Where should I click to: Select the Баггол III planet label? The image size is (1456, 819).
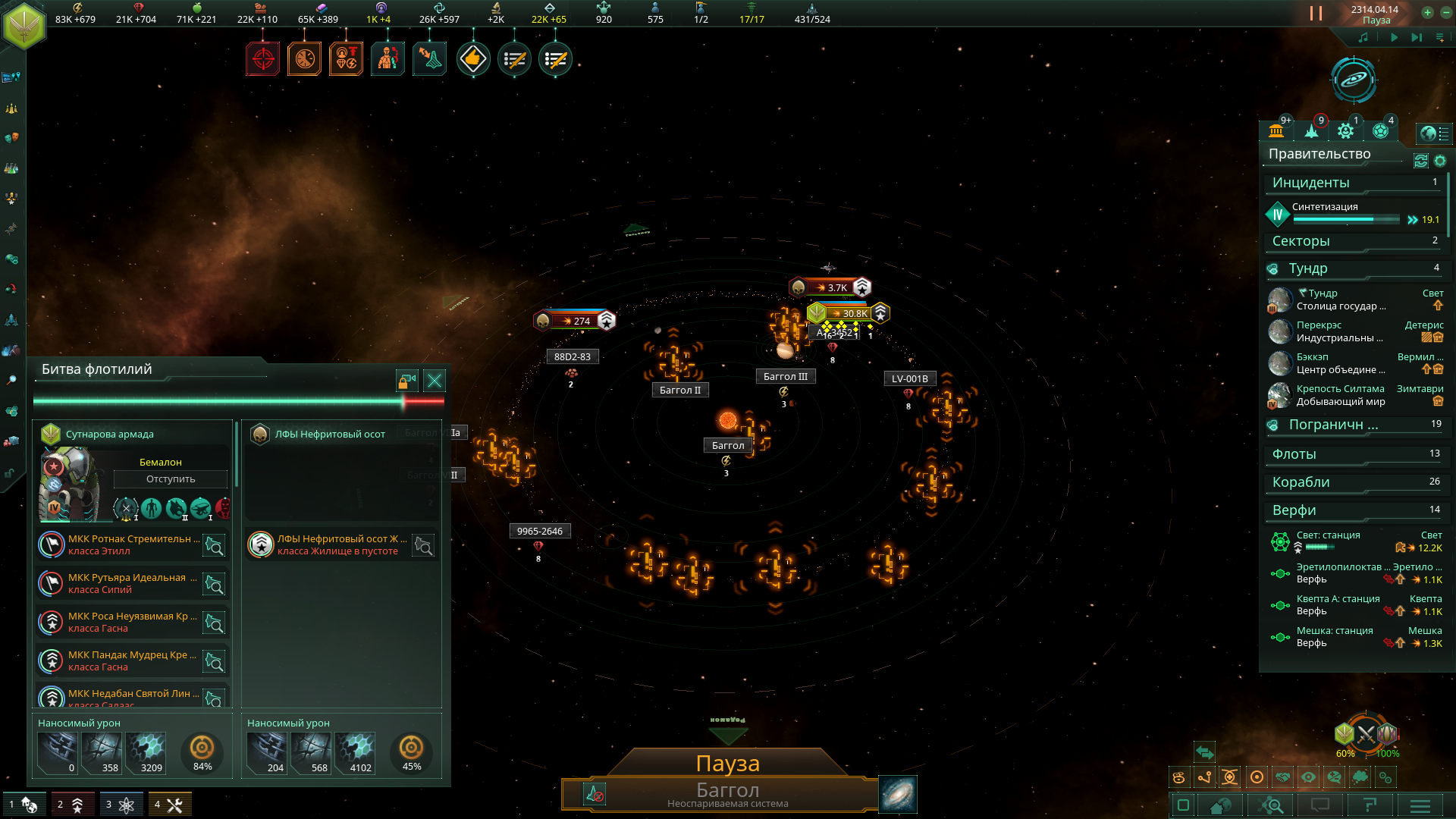click(785, 377)
